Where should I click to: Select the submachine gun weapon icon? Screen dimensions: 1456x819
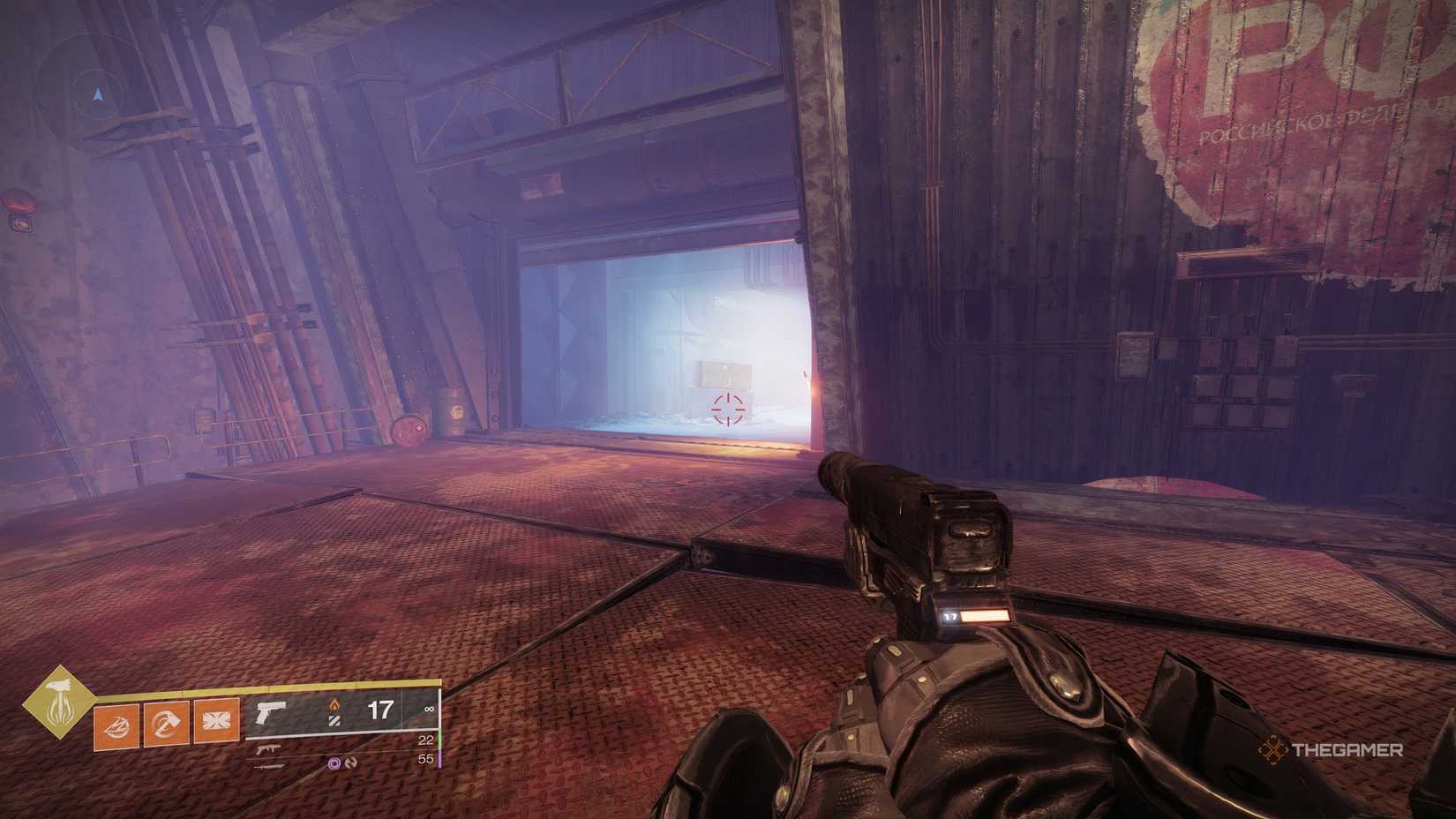[267, 749]
